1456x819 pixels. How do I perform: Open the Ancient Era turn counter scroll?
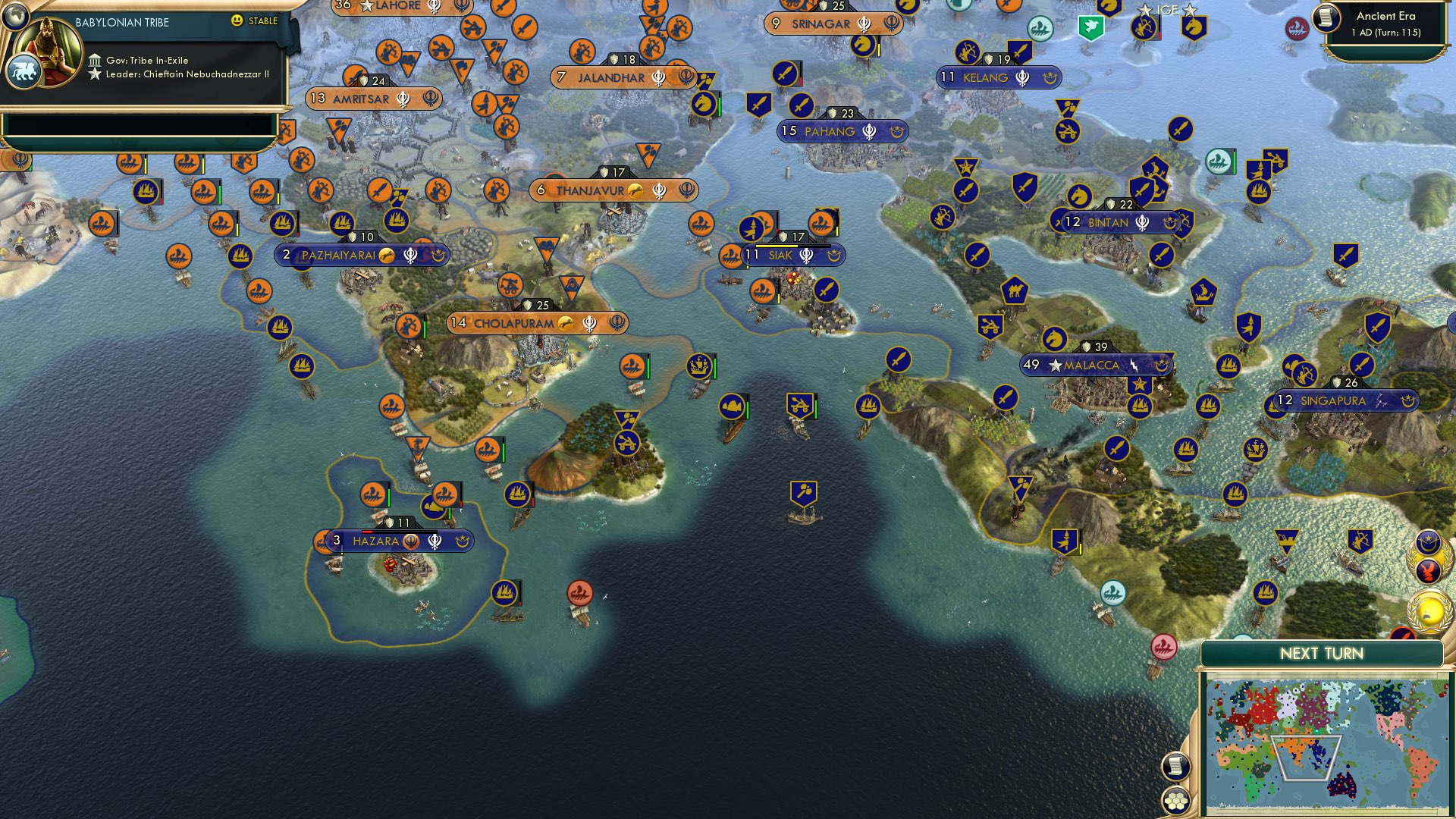click(1327, 20)
